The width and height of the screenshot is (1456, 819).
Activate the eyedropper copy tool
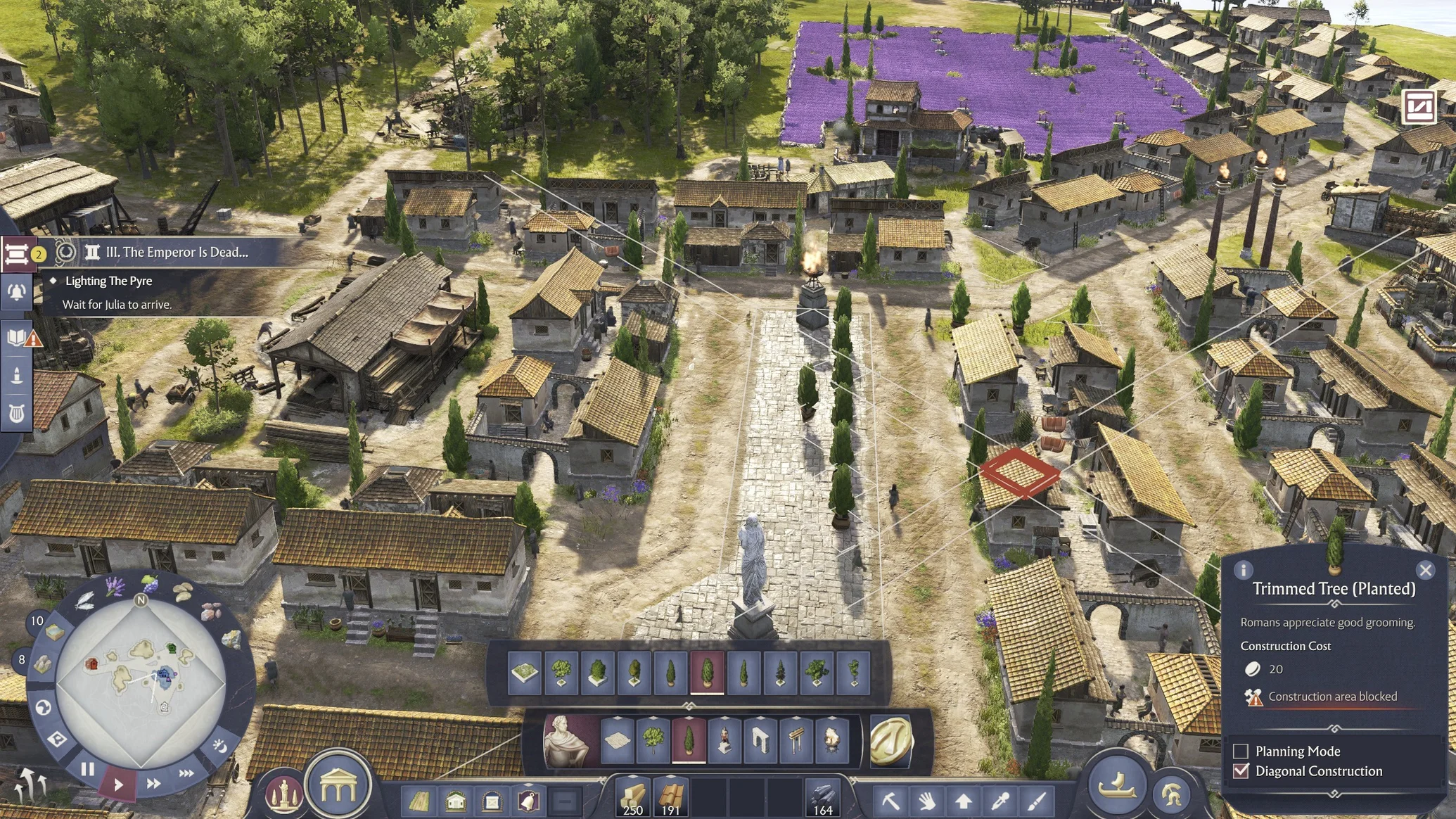(1000, 801)
